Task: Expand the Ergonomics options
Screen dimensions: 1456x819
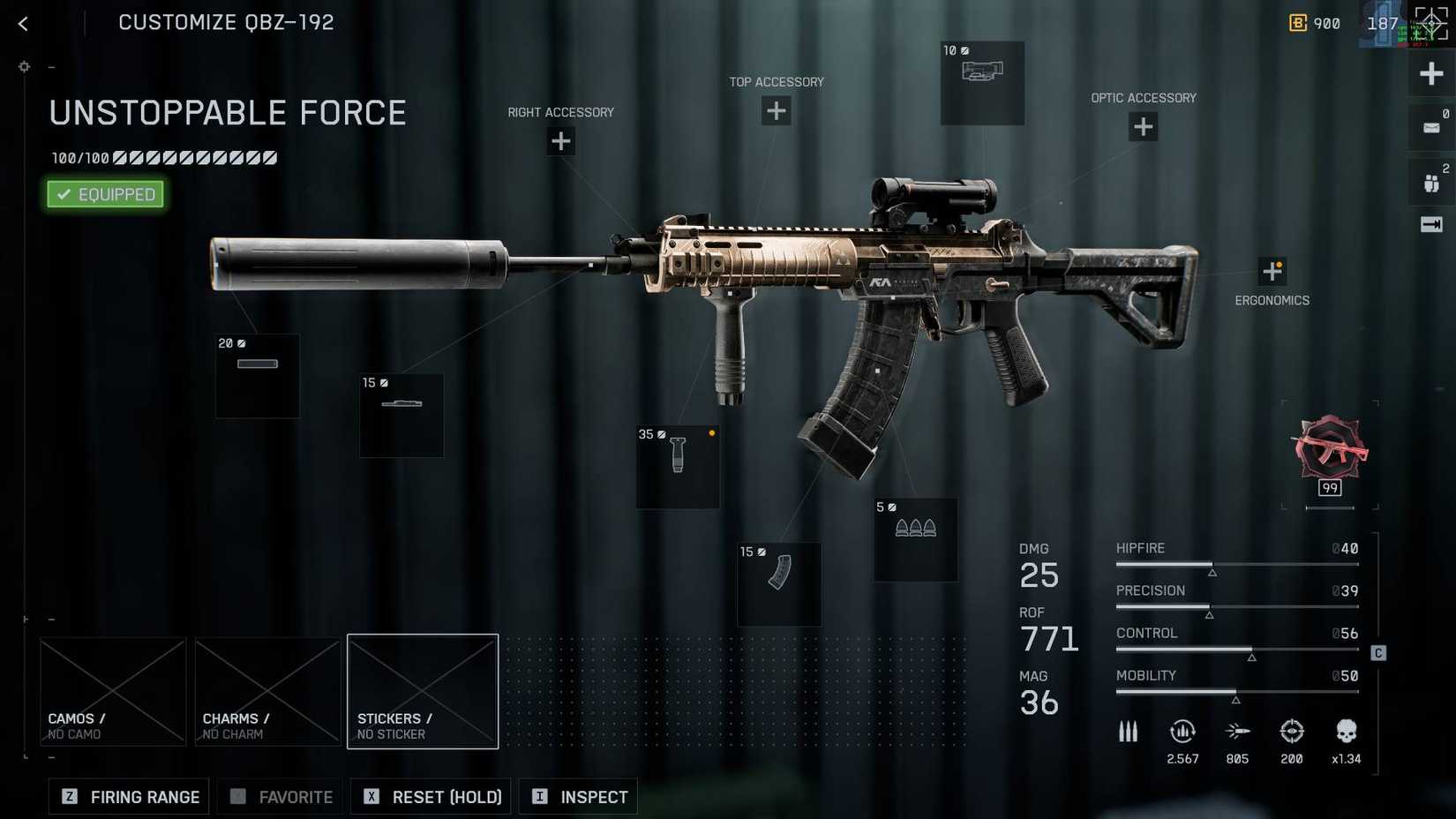Action: tap(1274, 270)
